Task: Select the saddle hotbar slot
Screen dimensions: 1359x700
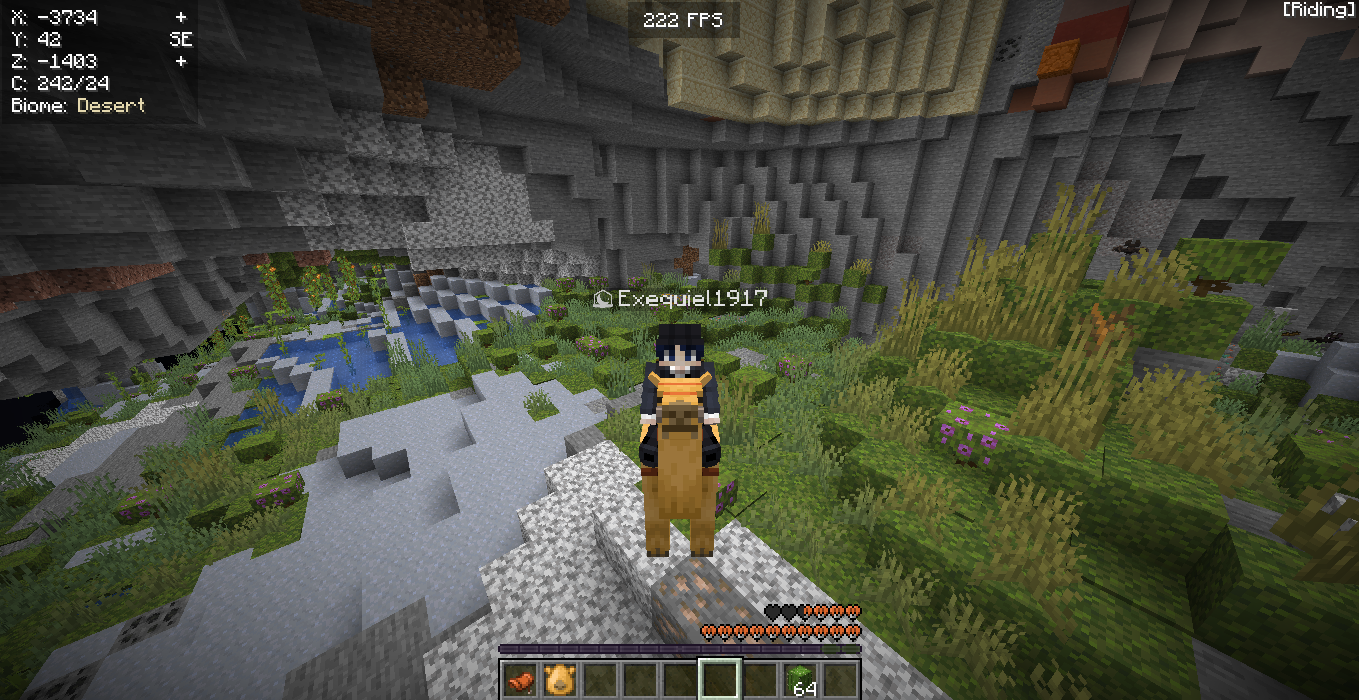Action: (519, 679)
